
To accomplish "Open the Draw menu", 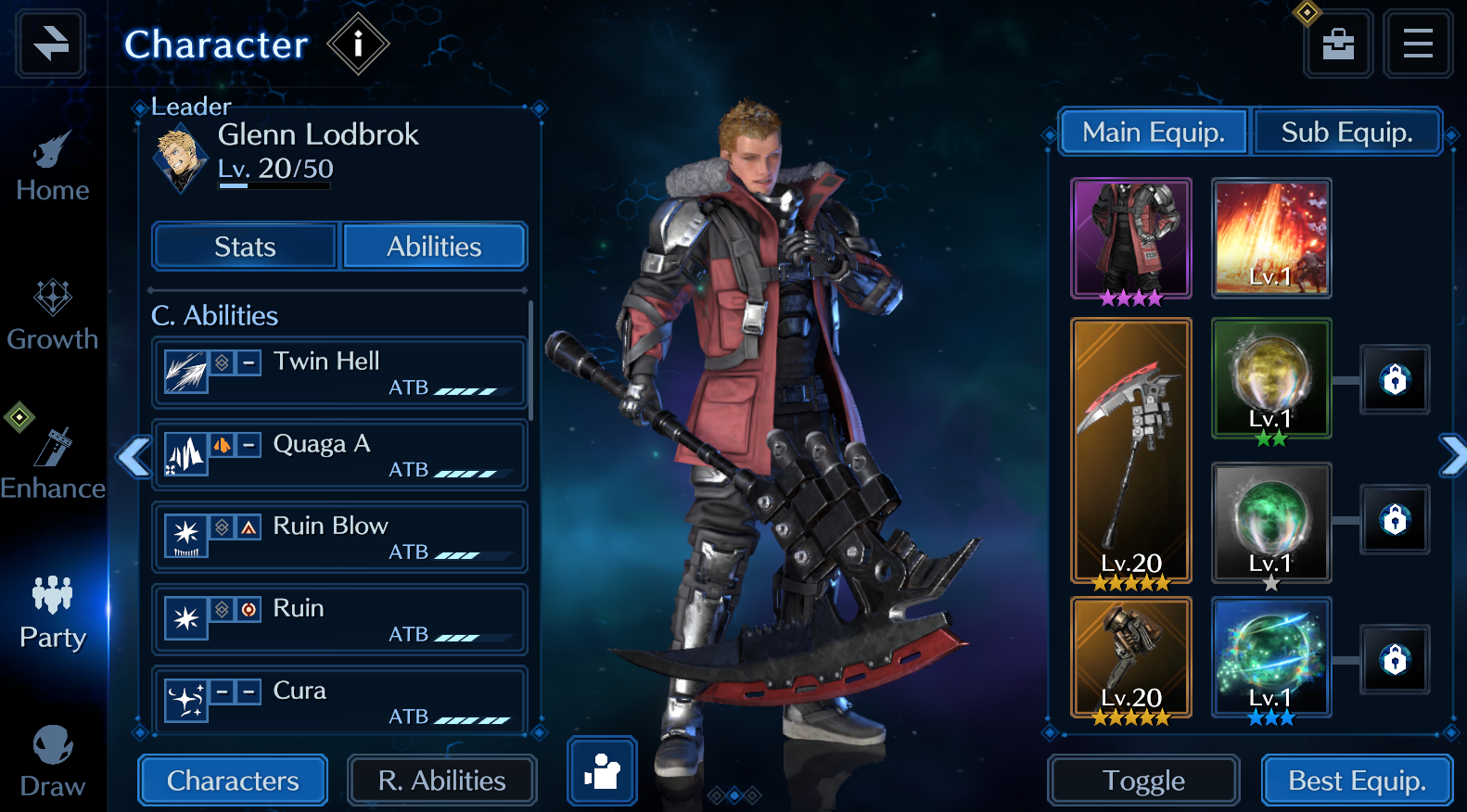I will (53, 762).
